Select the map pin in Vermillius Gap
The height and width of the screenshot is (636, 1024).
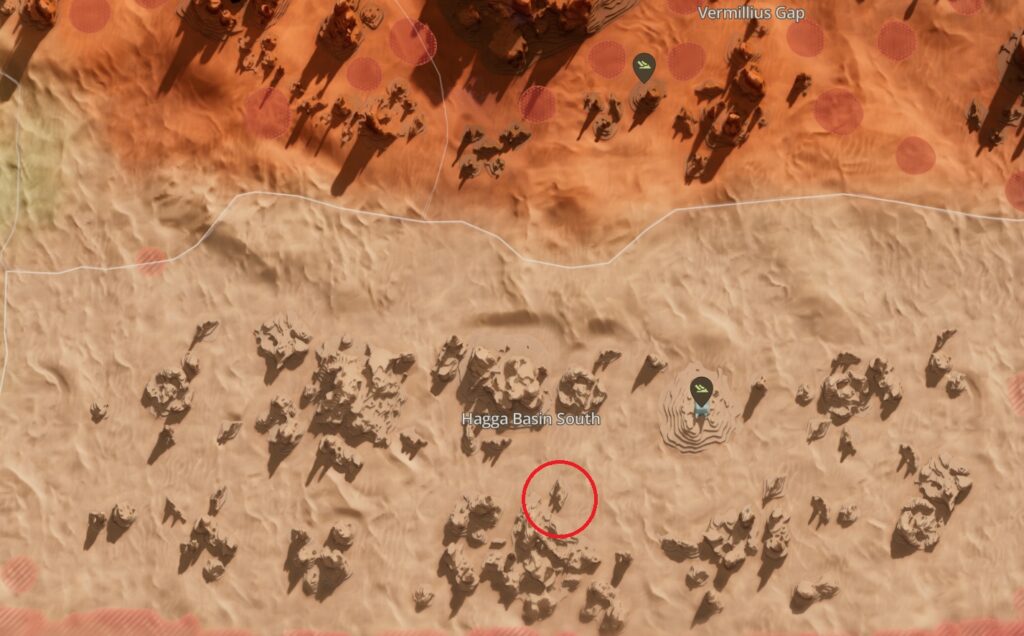click(x=645, y=67)
